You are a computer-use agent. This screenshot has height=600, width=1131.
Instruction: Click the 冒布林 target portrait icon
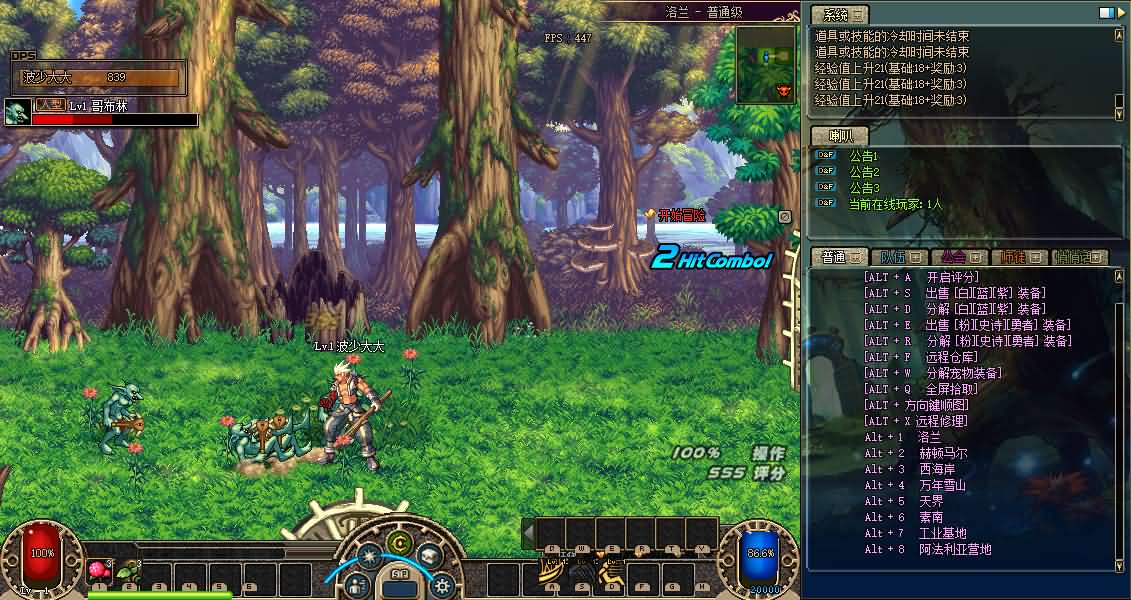(16, 111)
